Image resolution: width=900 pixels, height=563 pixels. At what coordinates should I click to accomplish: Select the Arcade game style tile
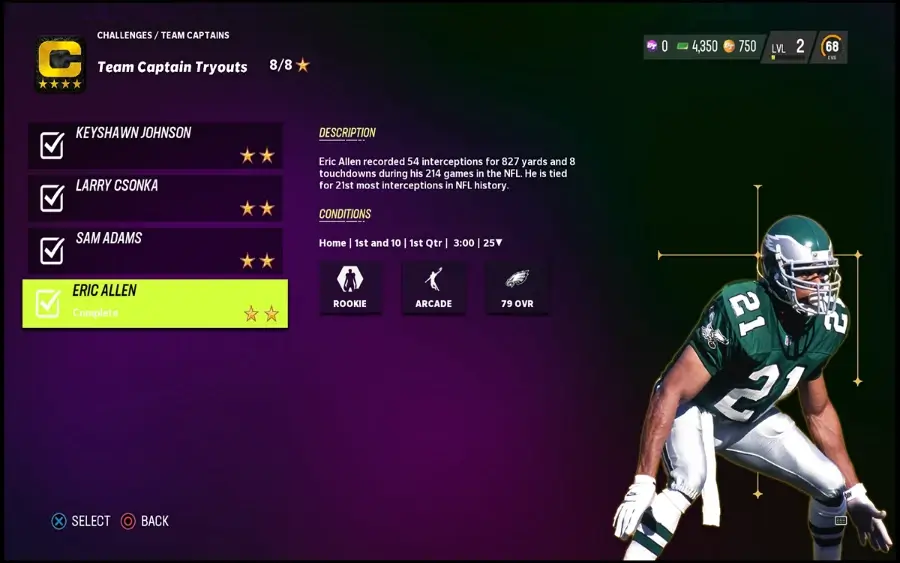433,288
